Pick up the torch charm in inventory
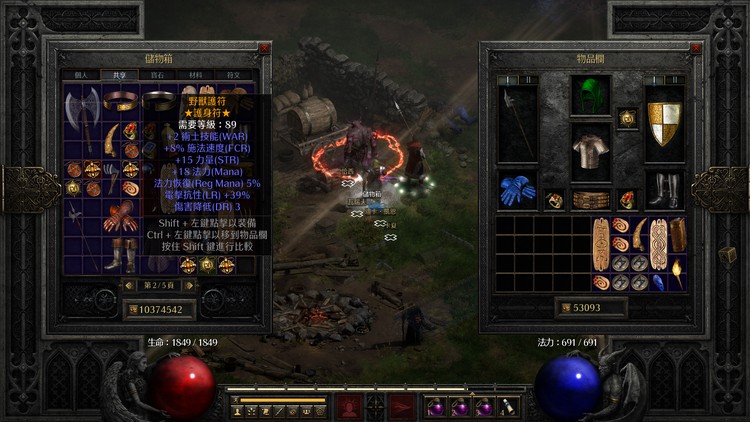The height and width of the screenshot is (422, 750). tap(677, 271)
